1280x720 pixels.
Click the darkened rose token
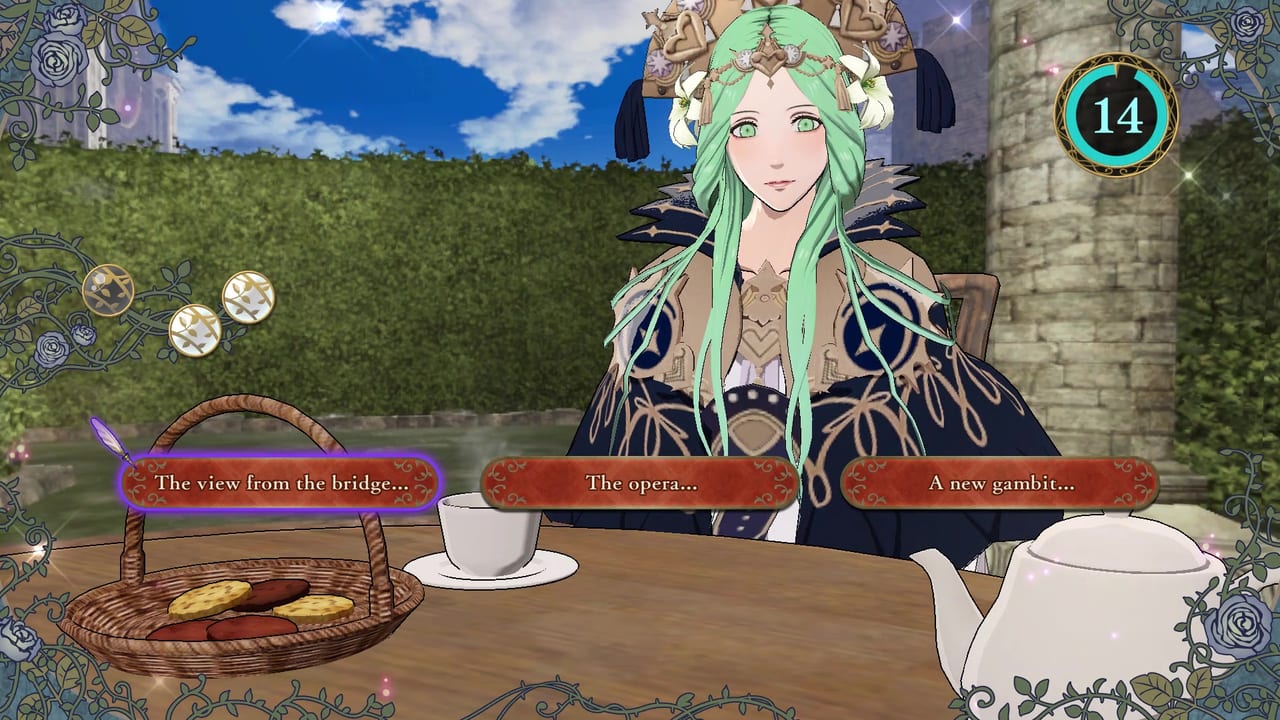(109, 290)
